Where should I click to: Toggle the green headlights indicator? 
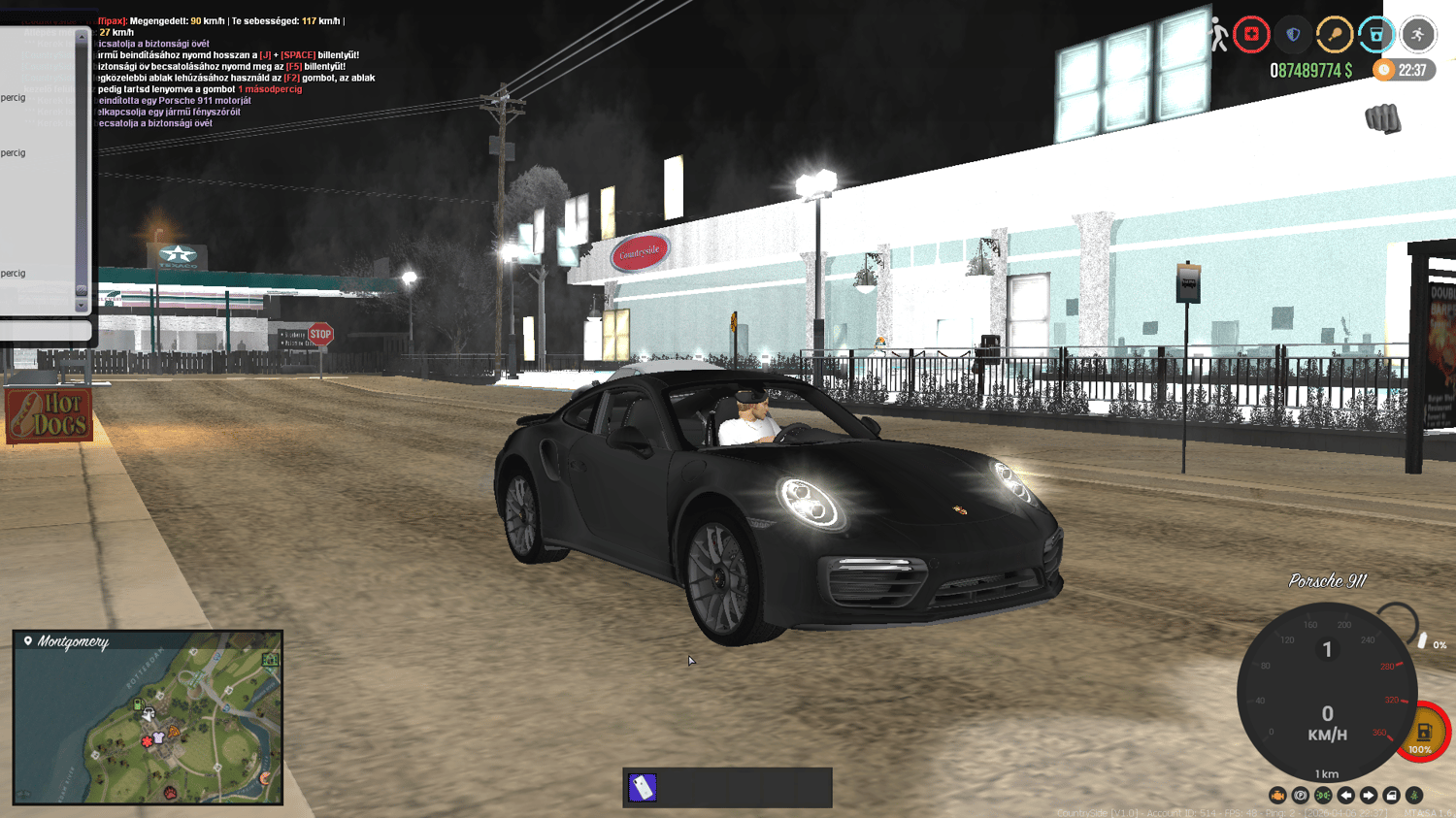point(1323,796)
